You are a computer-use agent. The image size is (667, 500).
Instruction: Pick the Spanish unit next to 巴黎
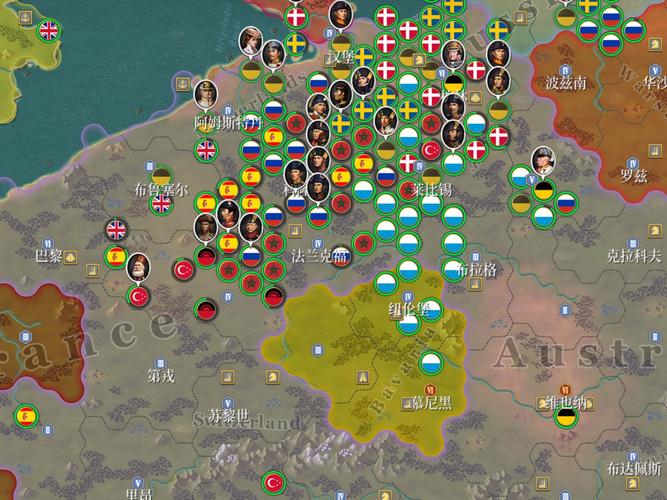click(x=117, y=257)
